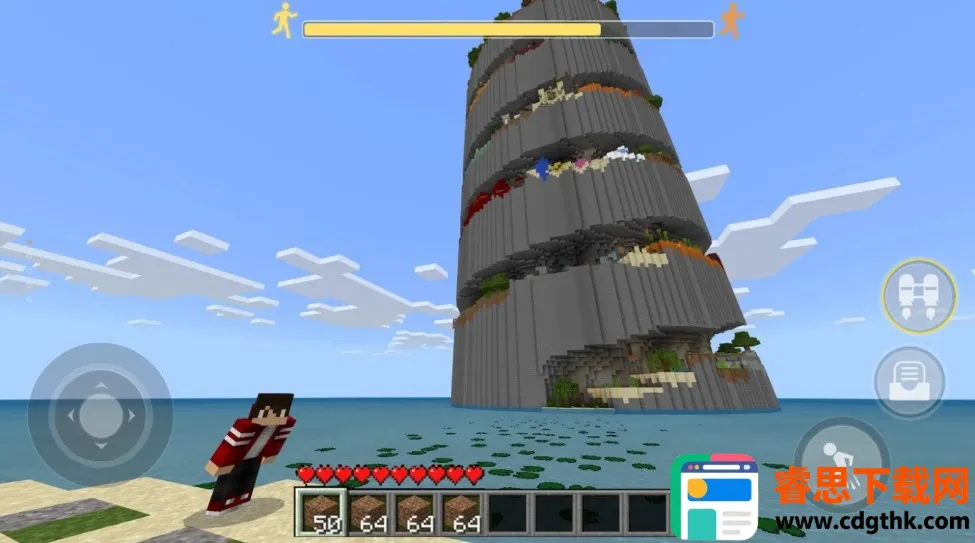The image size is (975, 543).
Task: Select the dirt stack of 50
Action: (x=322, y=512)
